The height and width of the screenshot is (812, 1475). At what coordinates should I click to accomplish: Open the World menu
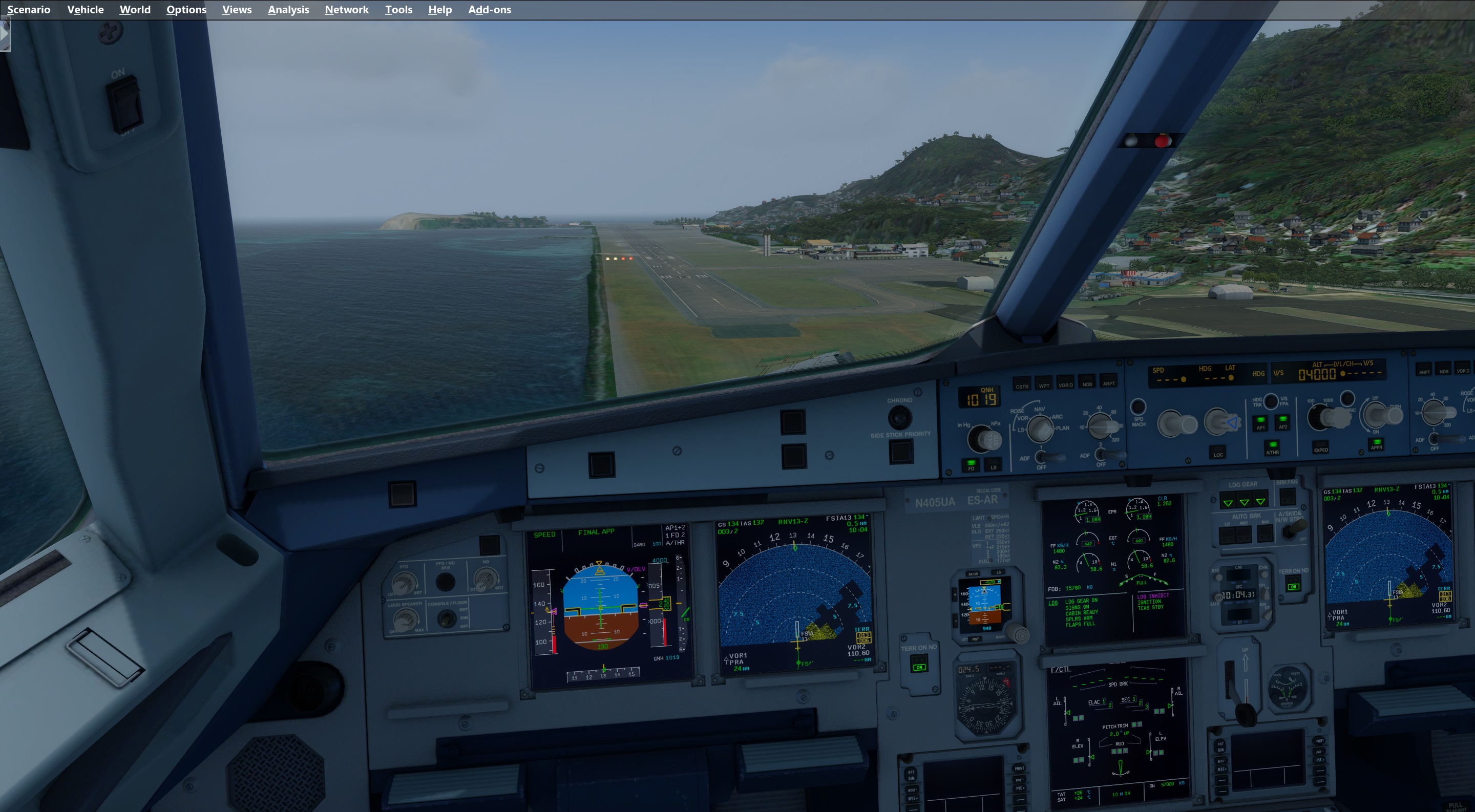point(135,10)
